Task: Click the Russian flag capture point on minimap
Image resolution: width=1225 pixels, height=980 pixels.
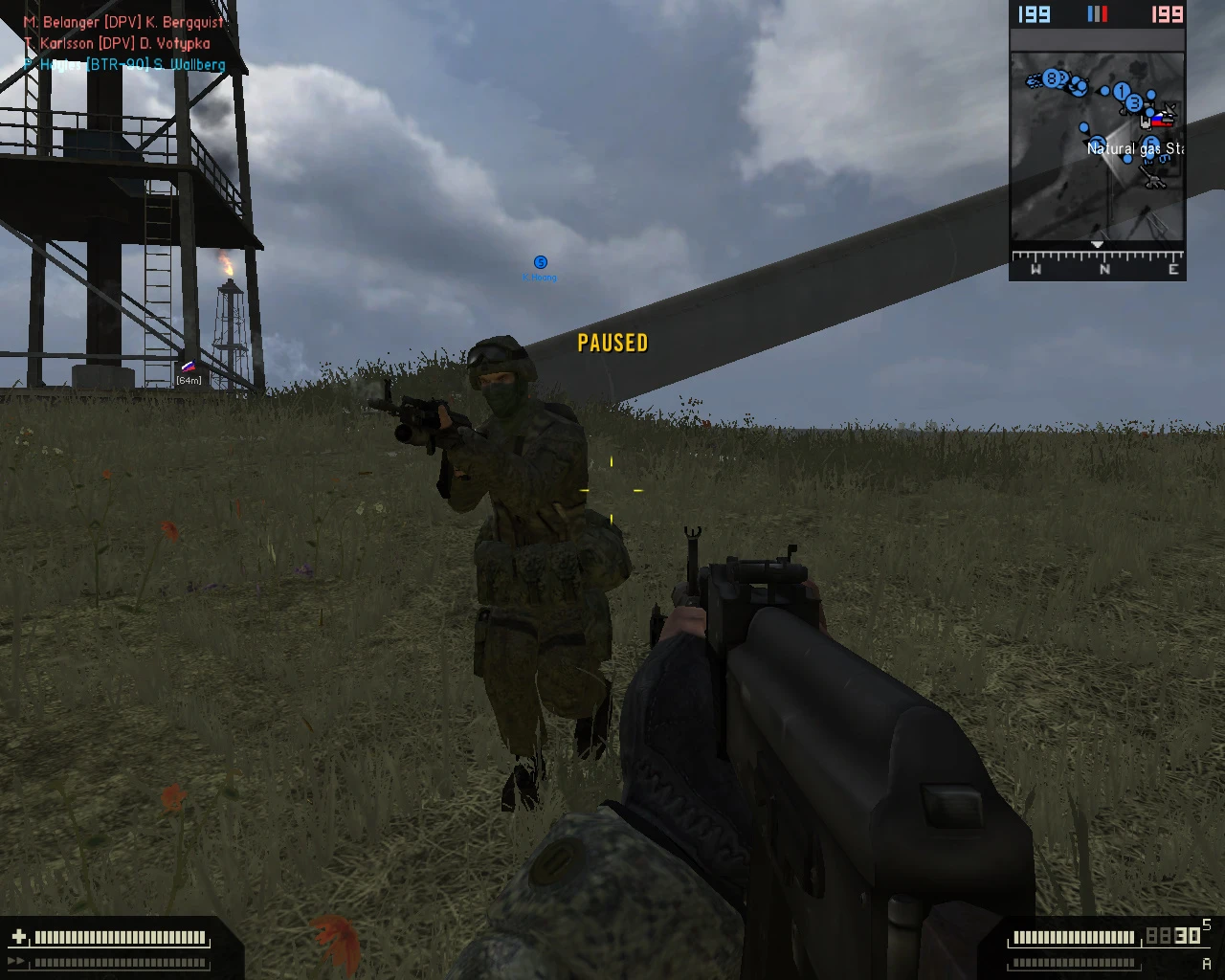Action: 1162,121
